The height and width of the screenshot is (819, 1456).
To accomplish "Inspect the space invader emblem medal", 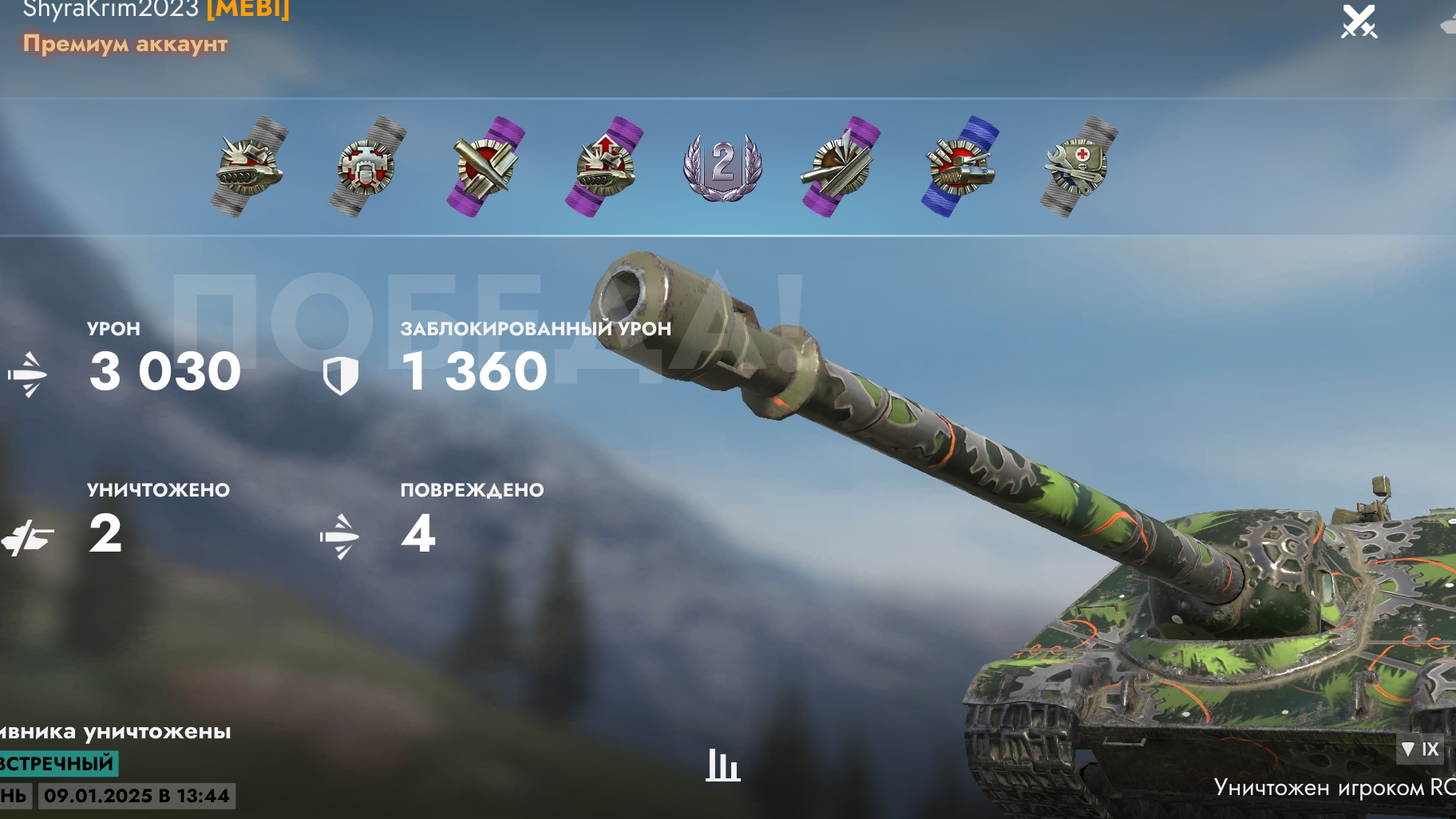I will [367, 167].
